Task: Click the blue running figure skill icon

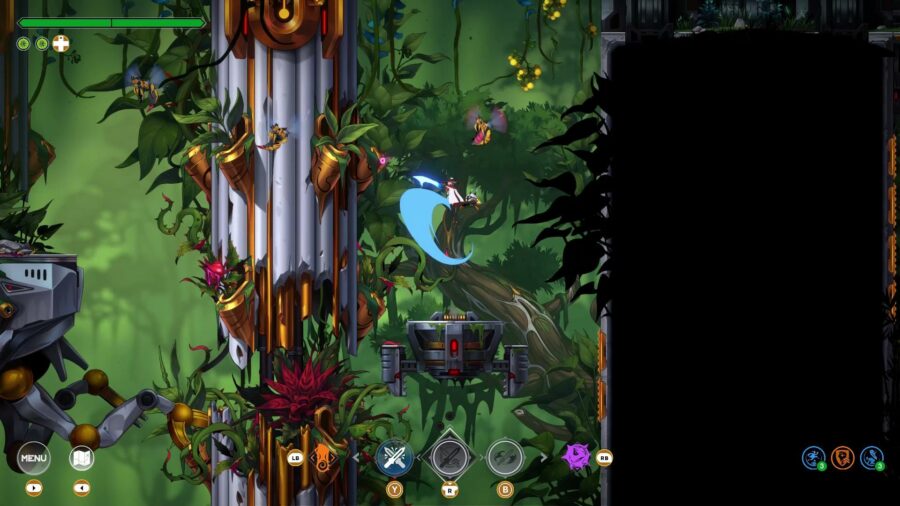Action: pos(814,458)
